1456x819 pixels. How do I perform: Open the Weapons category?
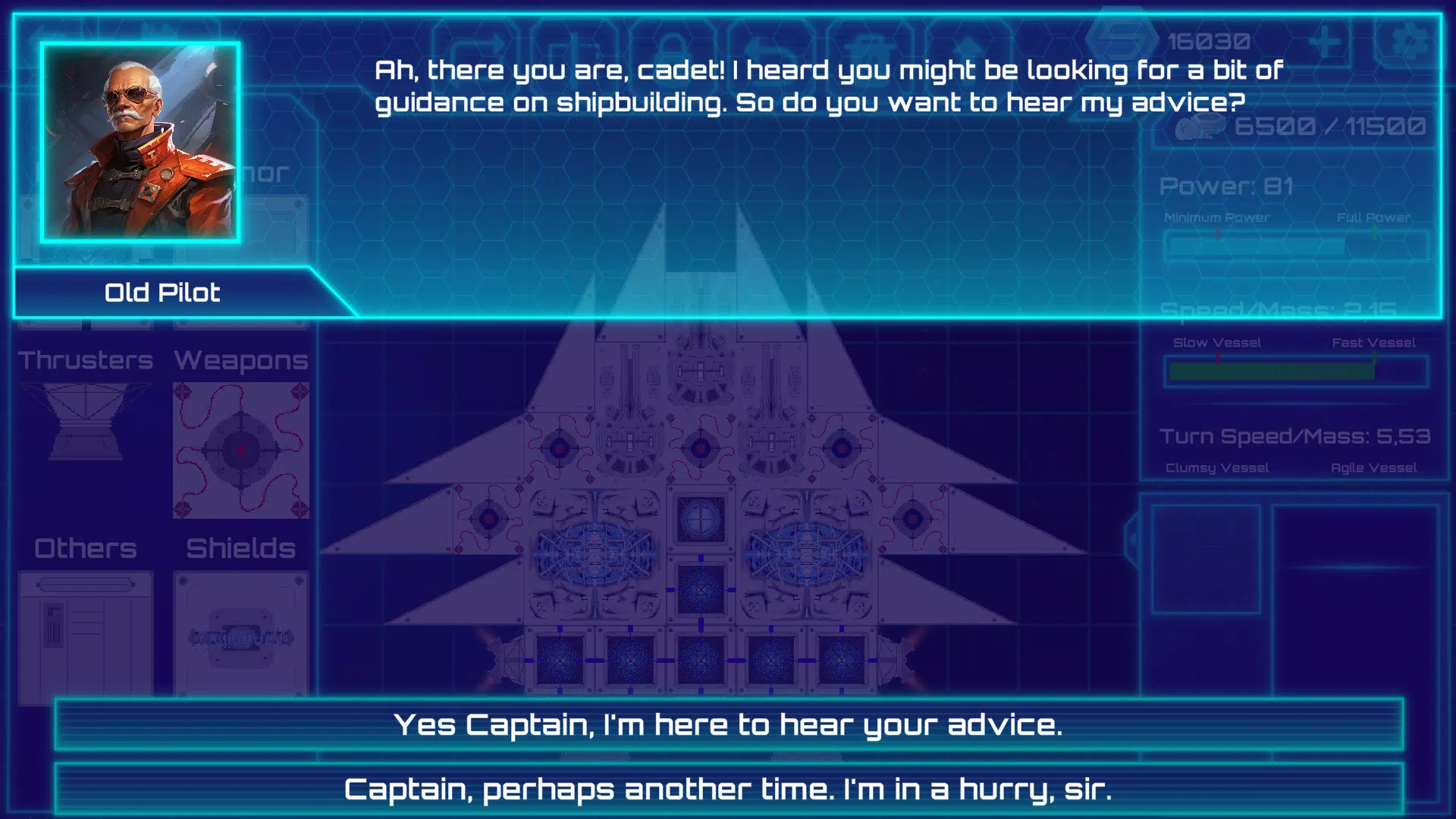pyautogui.click(x=240, y=360)
